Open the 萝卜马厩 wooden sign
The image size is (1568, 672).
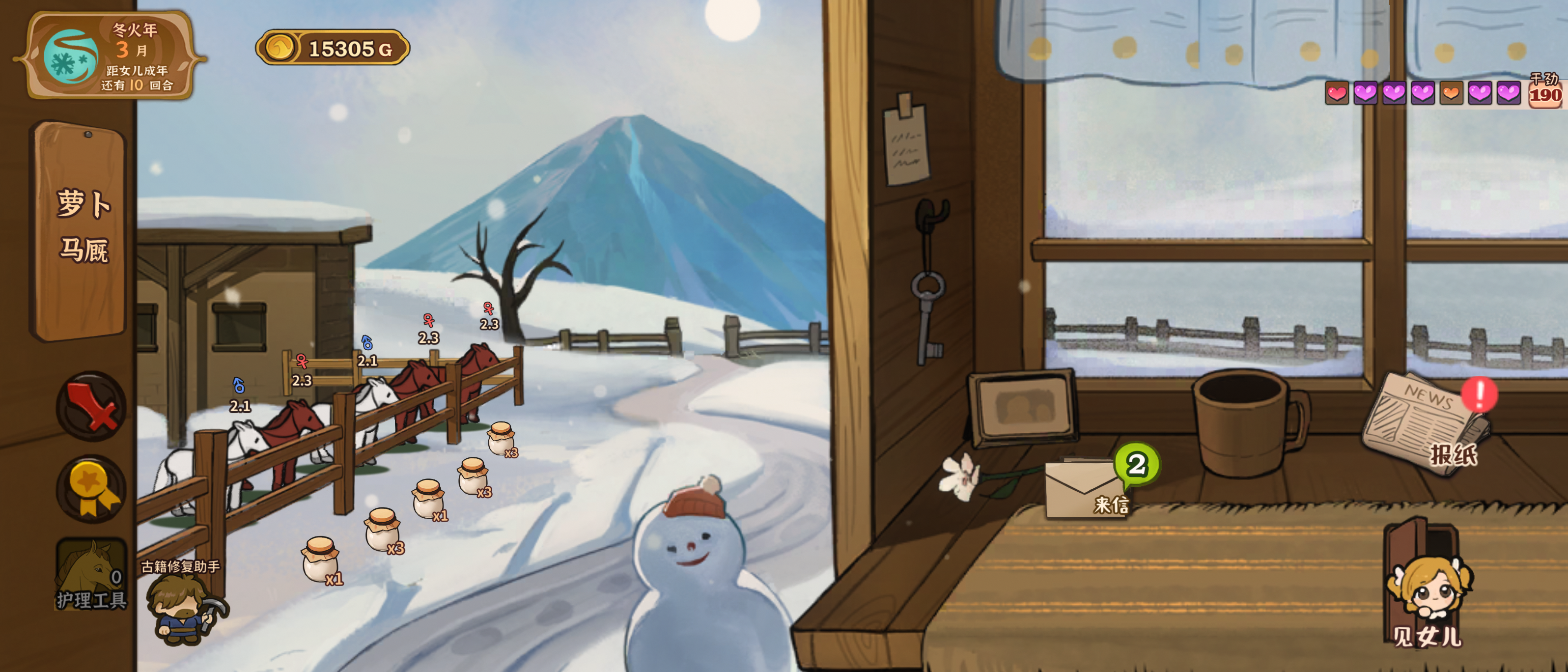click(x=82, y=228)
